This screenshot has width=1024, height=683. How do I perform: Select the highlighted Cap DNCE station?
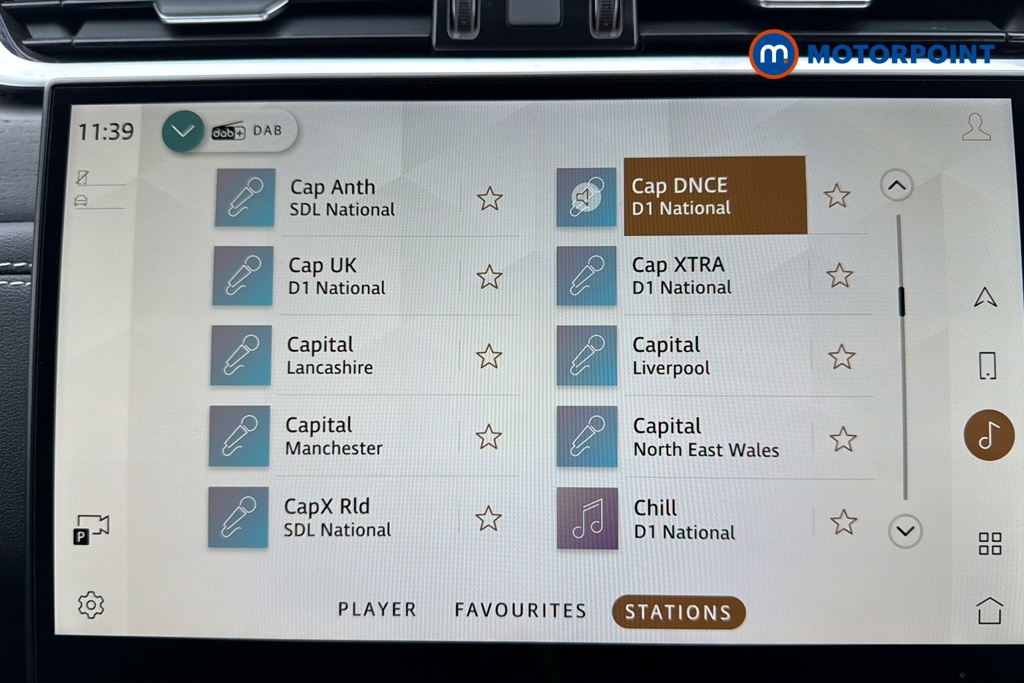714,196
